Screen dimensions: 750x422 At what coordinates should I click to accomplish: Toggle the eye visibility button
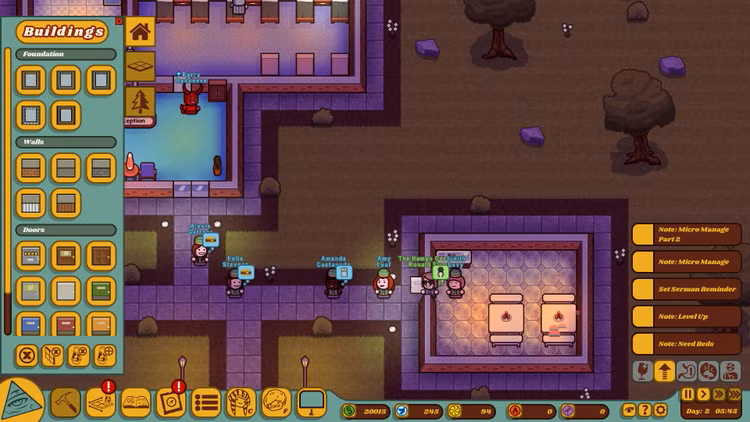click(x=628, y=410)
